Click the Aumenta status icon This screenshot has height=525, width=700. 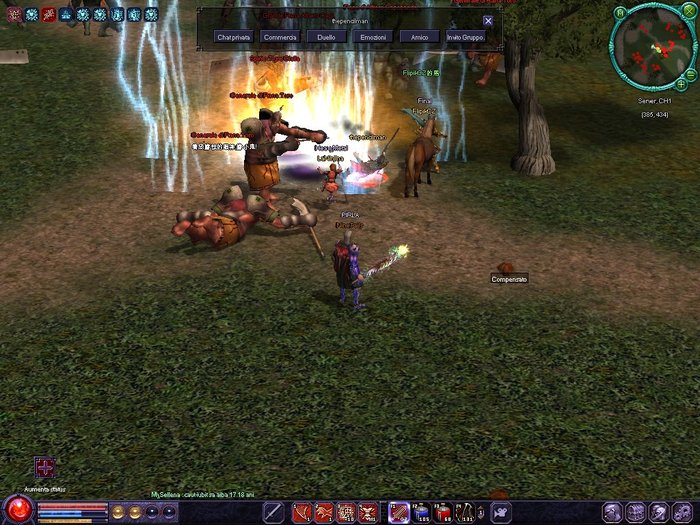[x=44, y=467]
